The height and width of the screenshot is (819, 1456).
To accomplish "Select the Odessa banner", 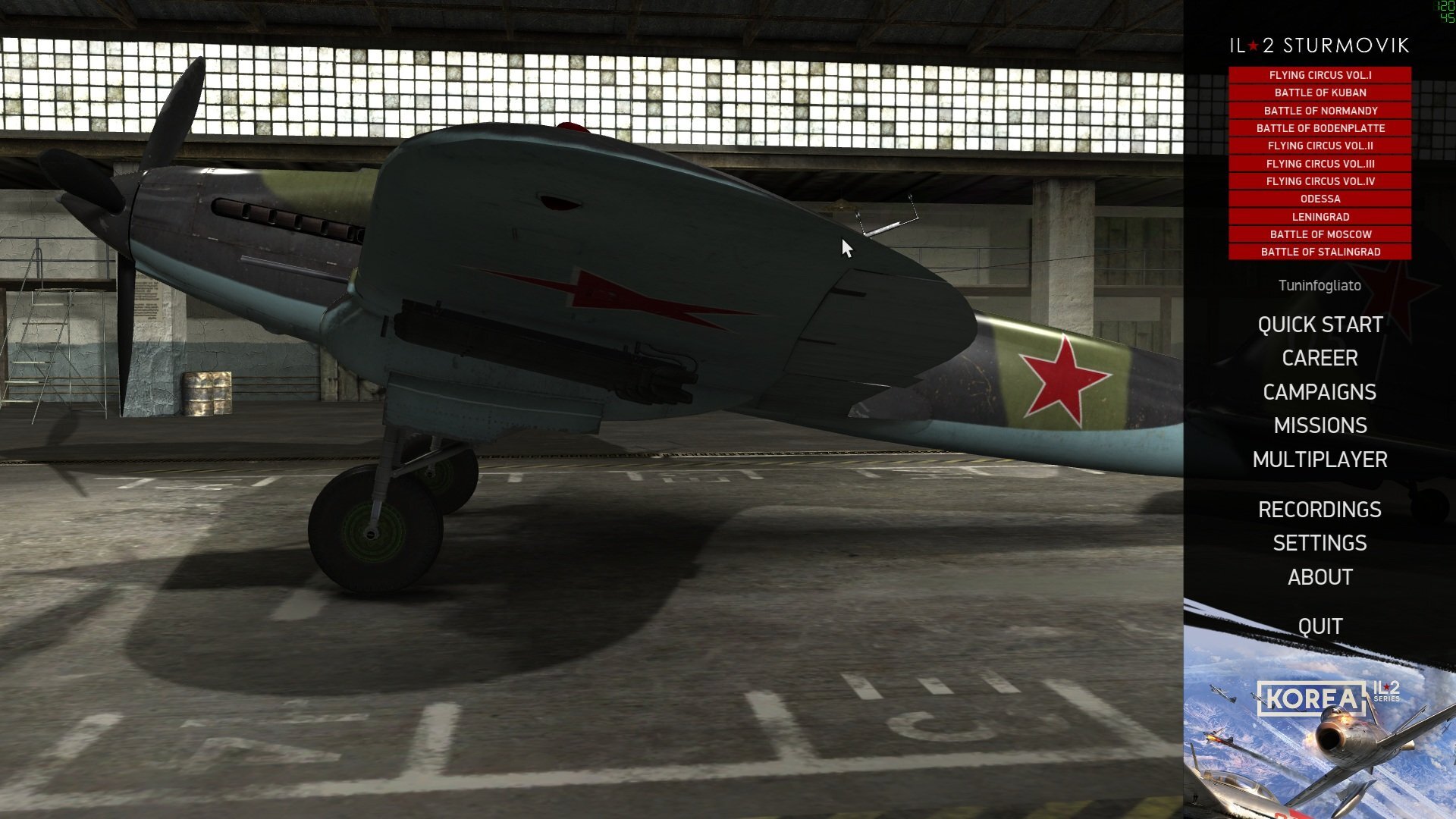I will pyautogui.click(x=1321, y=199).
